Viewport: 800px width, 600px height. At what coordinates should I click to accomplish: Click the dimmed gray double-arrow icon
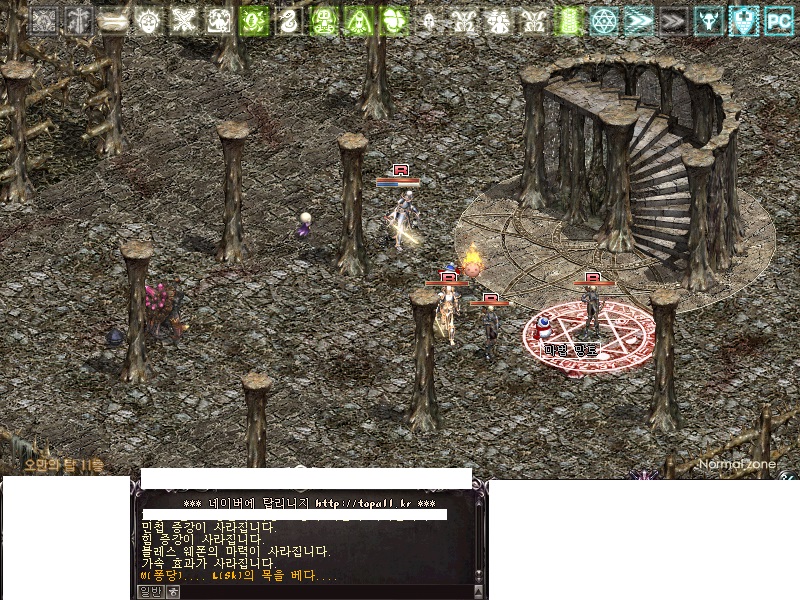coord(672,19)
